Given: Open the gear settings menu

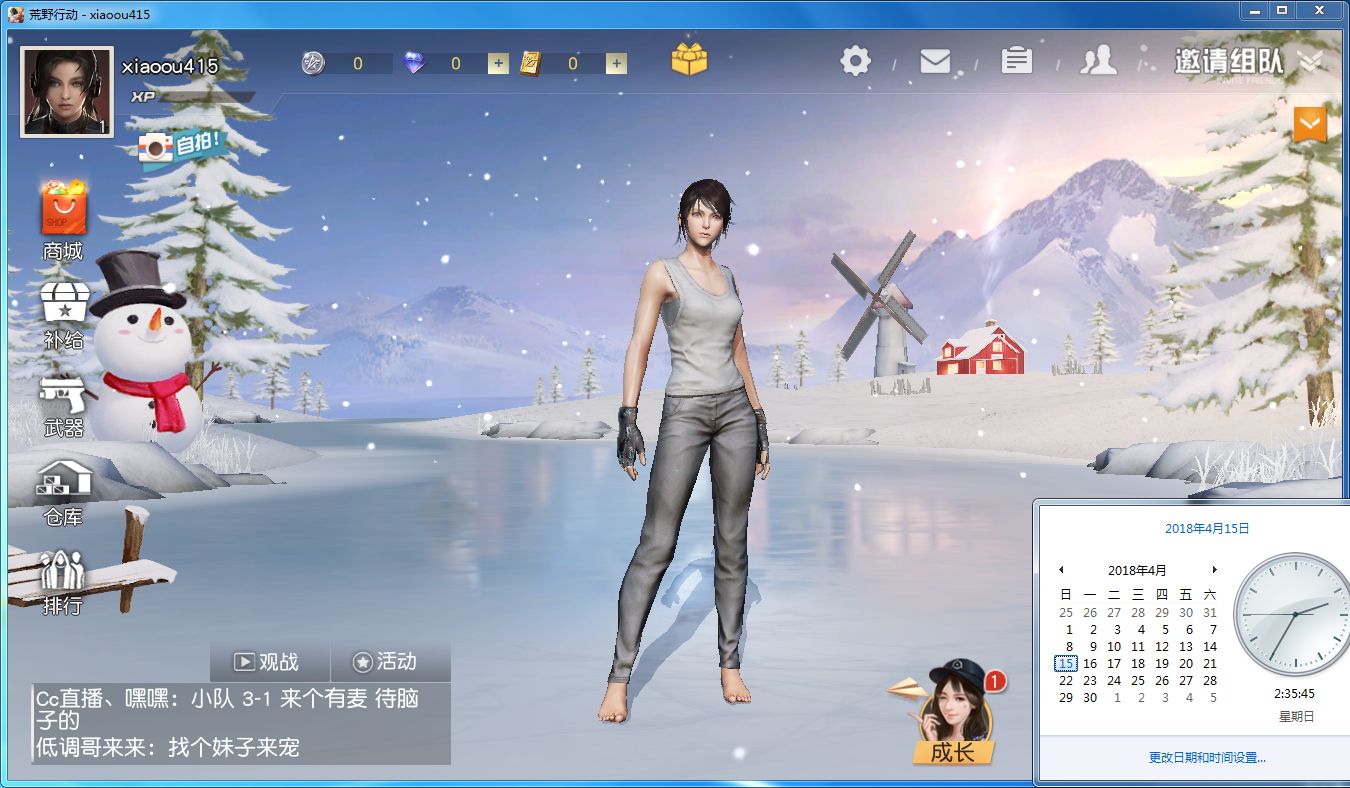Looking at the screenshot, I should tap(855, 61).
